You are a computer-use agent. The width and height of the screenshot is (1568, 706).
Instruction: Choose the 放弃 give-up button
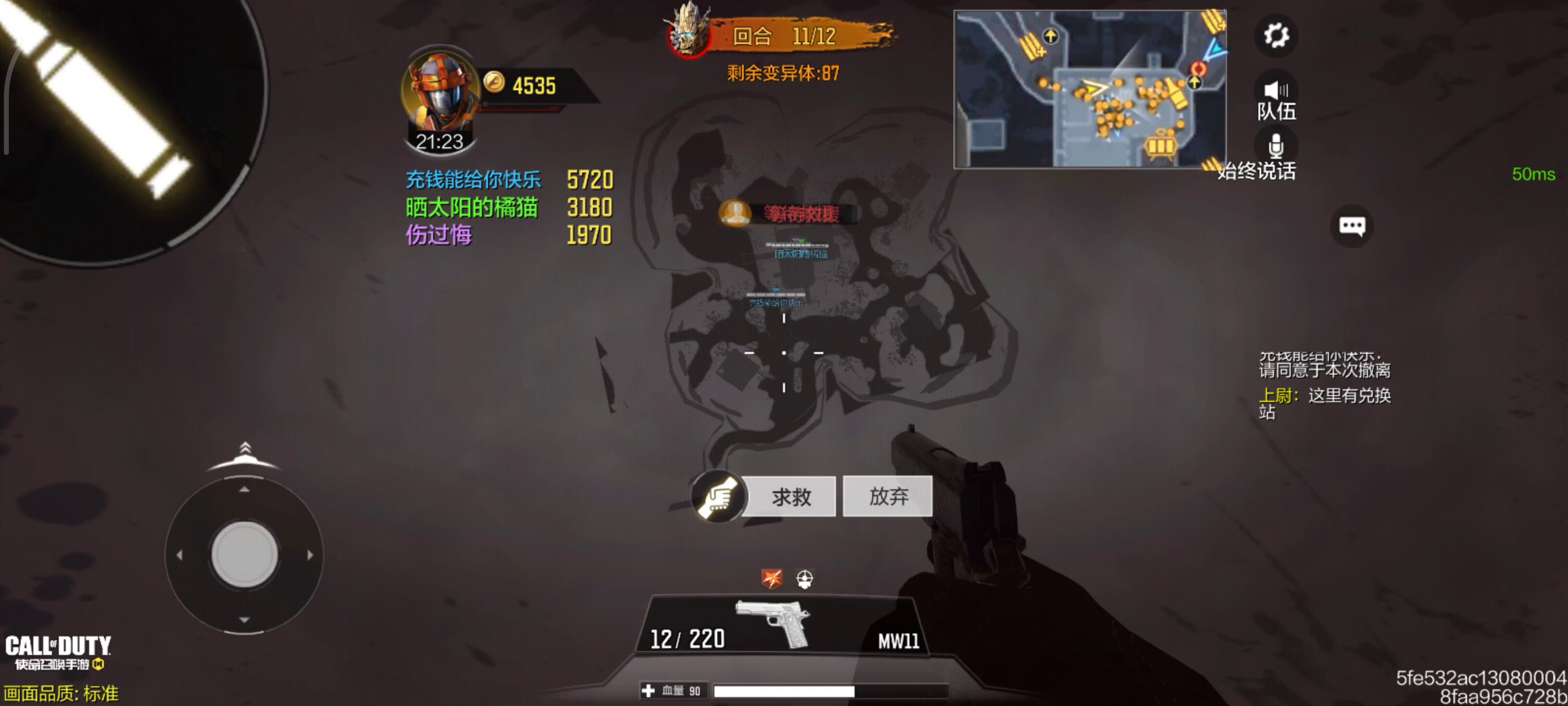coord(887,497)
